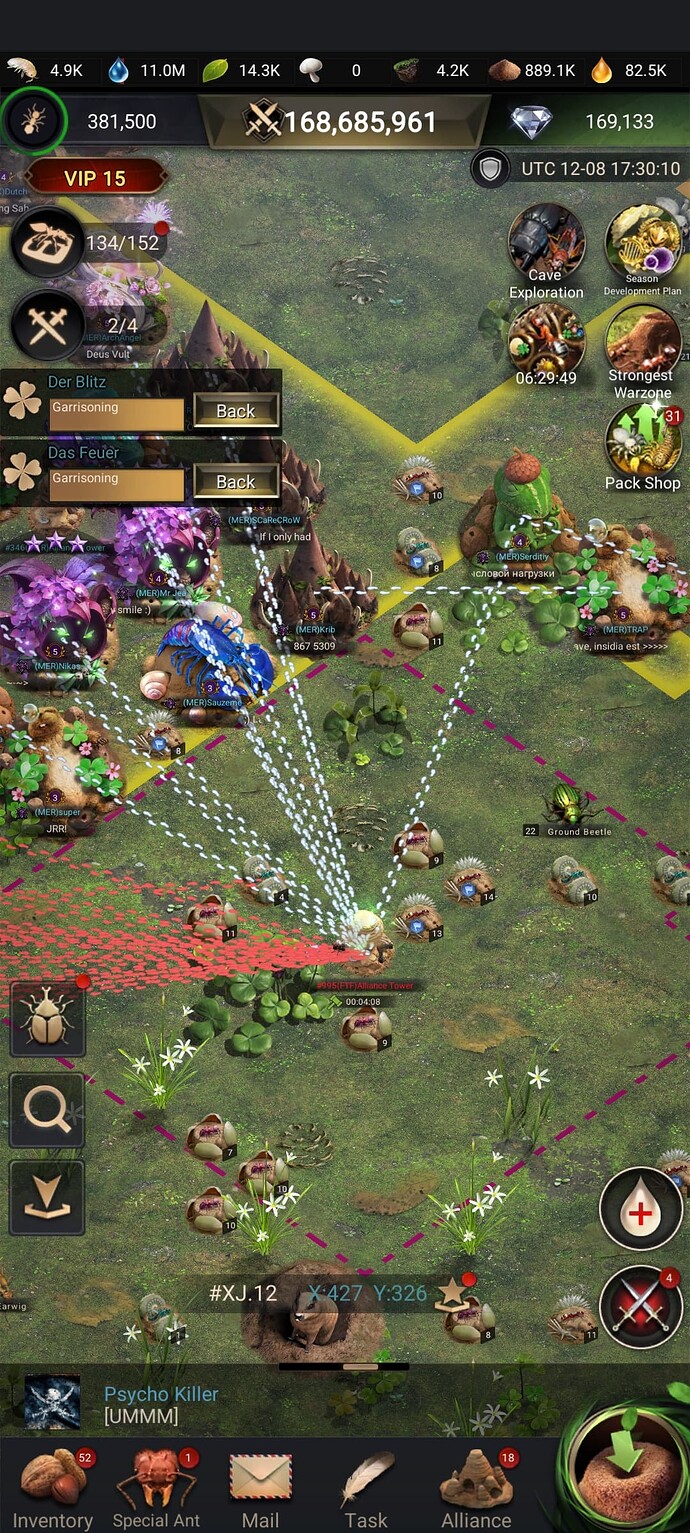
Task: Tap the red cross healing droplet button
Action: pyautogui.click(x=641, y=1209)
